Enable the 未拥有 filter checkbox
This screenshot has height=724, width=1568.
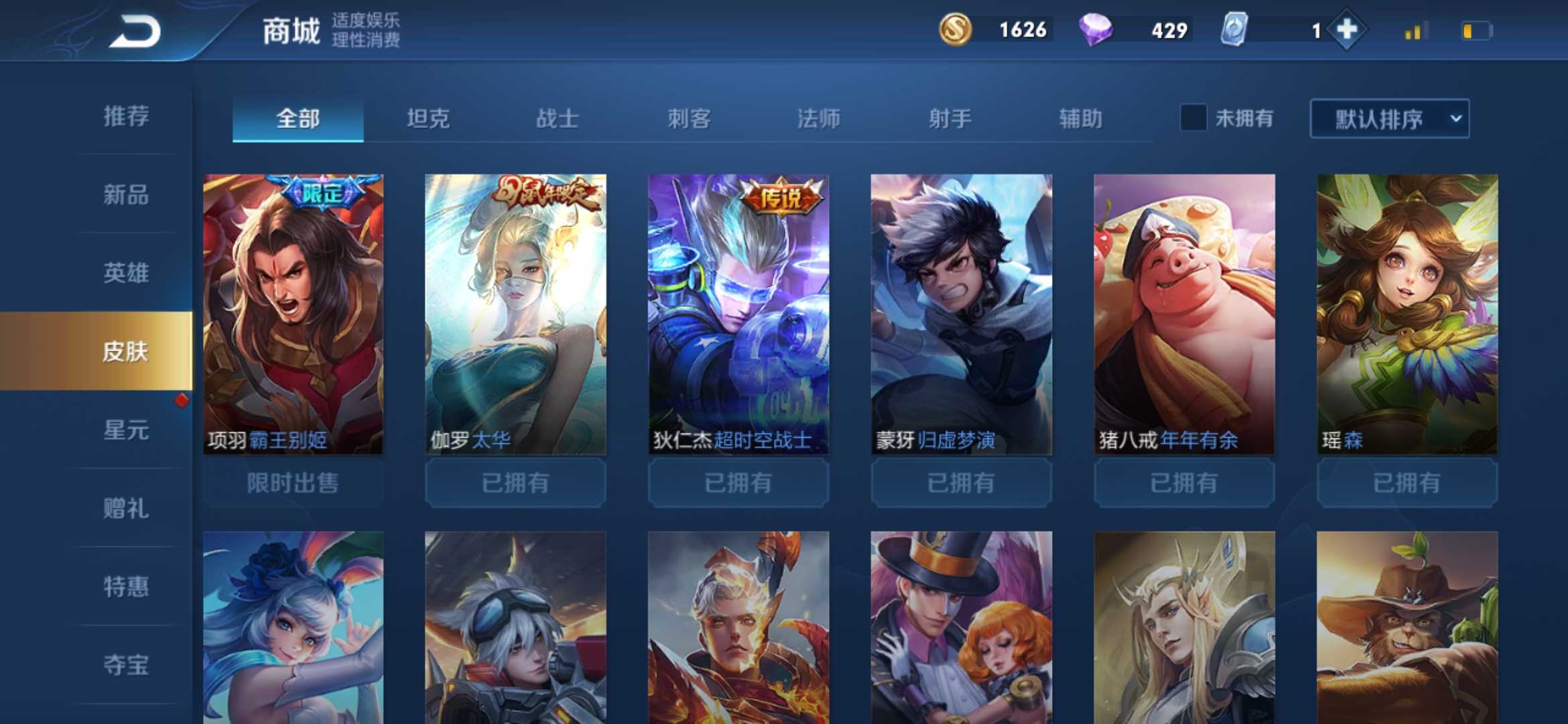[1195, 118]
